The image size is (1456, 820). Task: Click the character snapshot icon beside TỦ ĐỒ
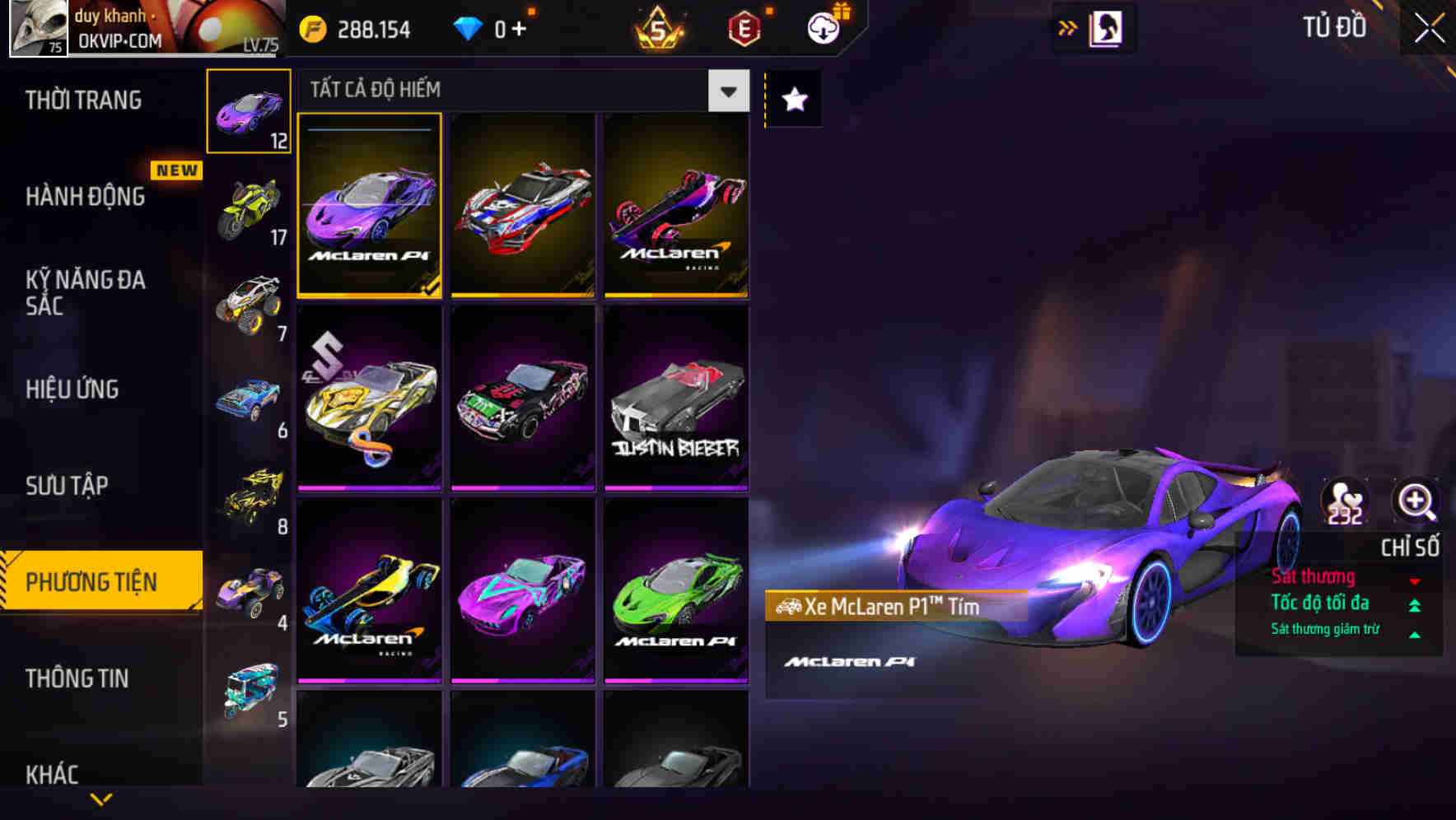1105,27
